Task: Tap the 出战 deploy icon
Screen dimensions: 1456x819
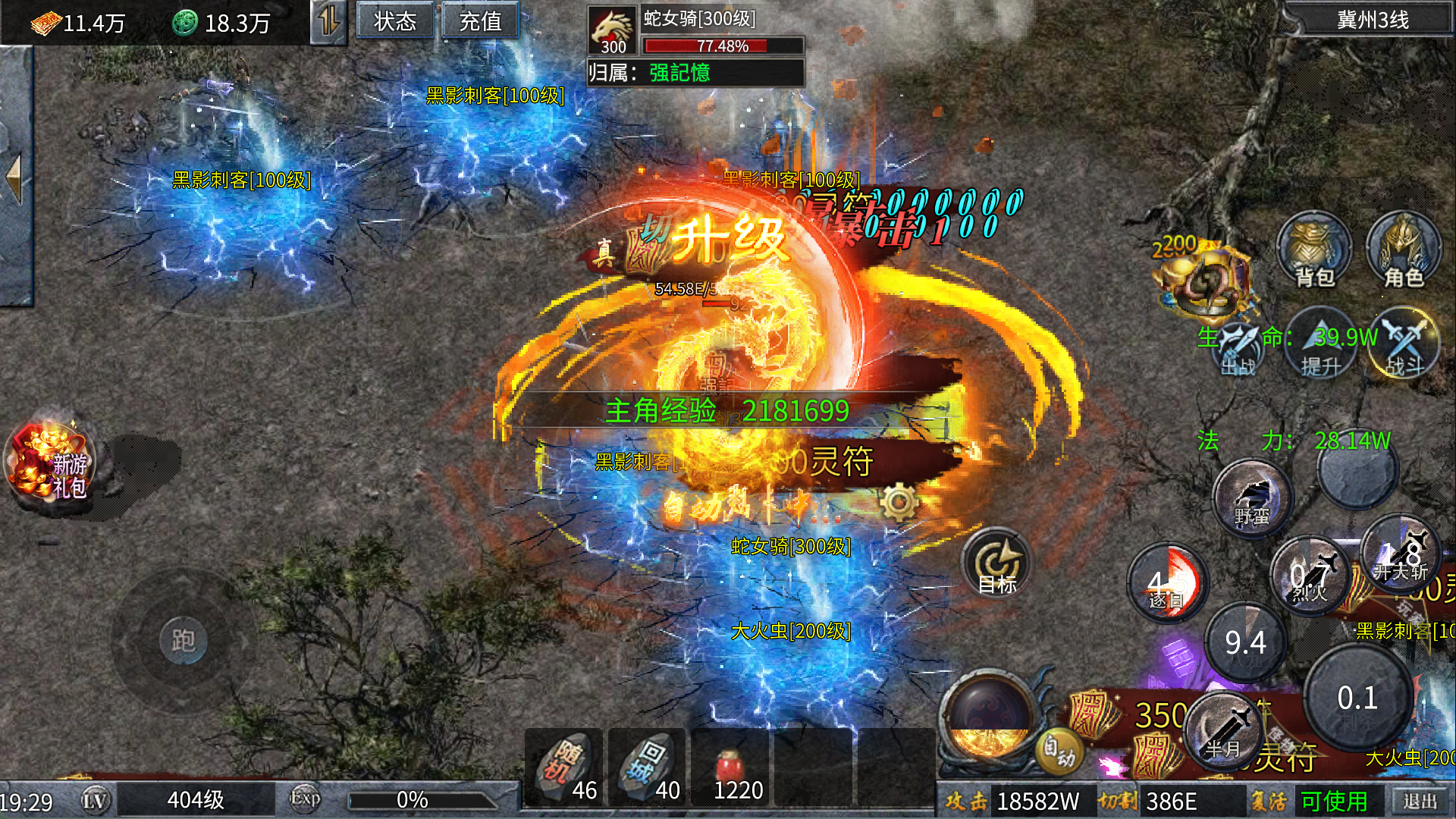Action: [x=1238, y=349]
